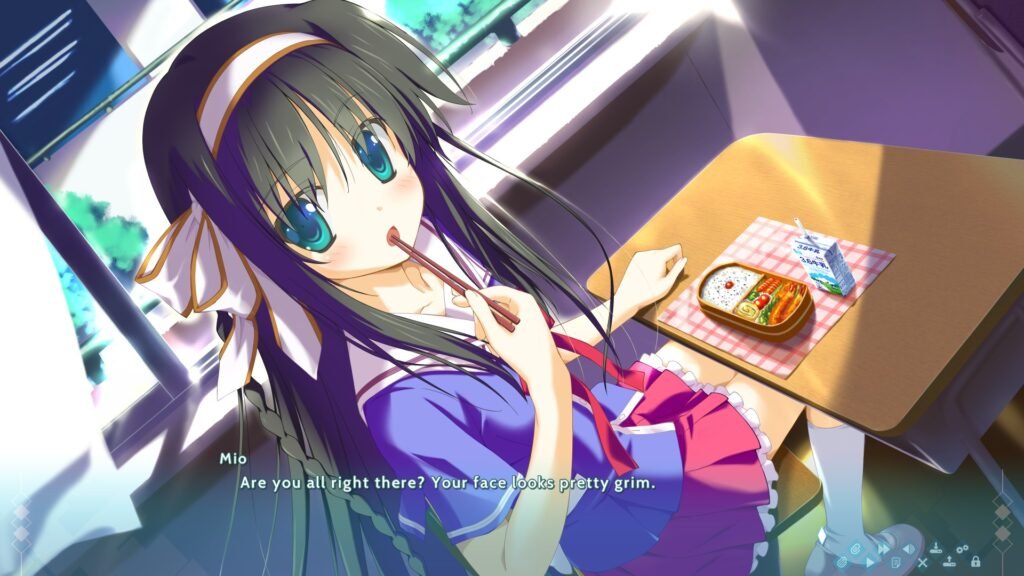Open the save menu down-arrow icon
This screenshot has height=576, width=1024.
[936, 549]
